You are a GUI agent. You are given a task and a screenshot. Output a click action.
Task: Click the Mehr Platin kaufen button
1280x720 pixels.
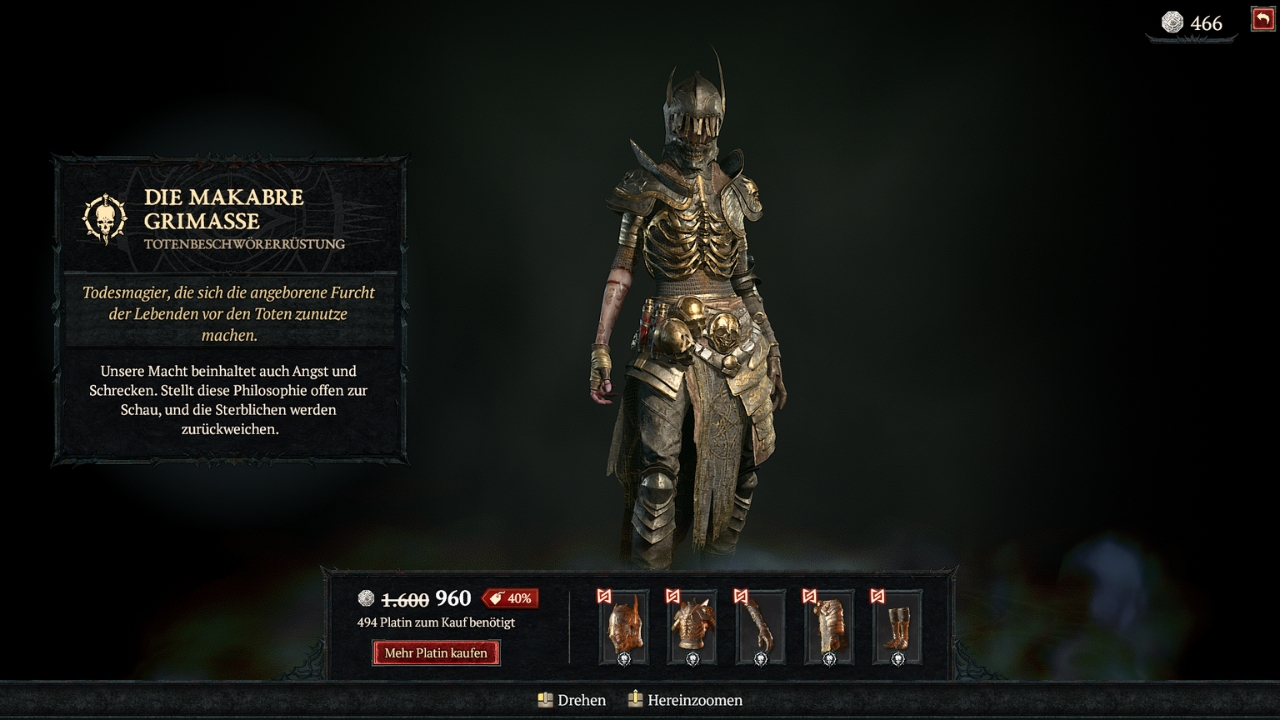(x=436, y=653)
